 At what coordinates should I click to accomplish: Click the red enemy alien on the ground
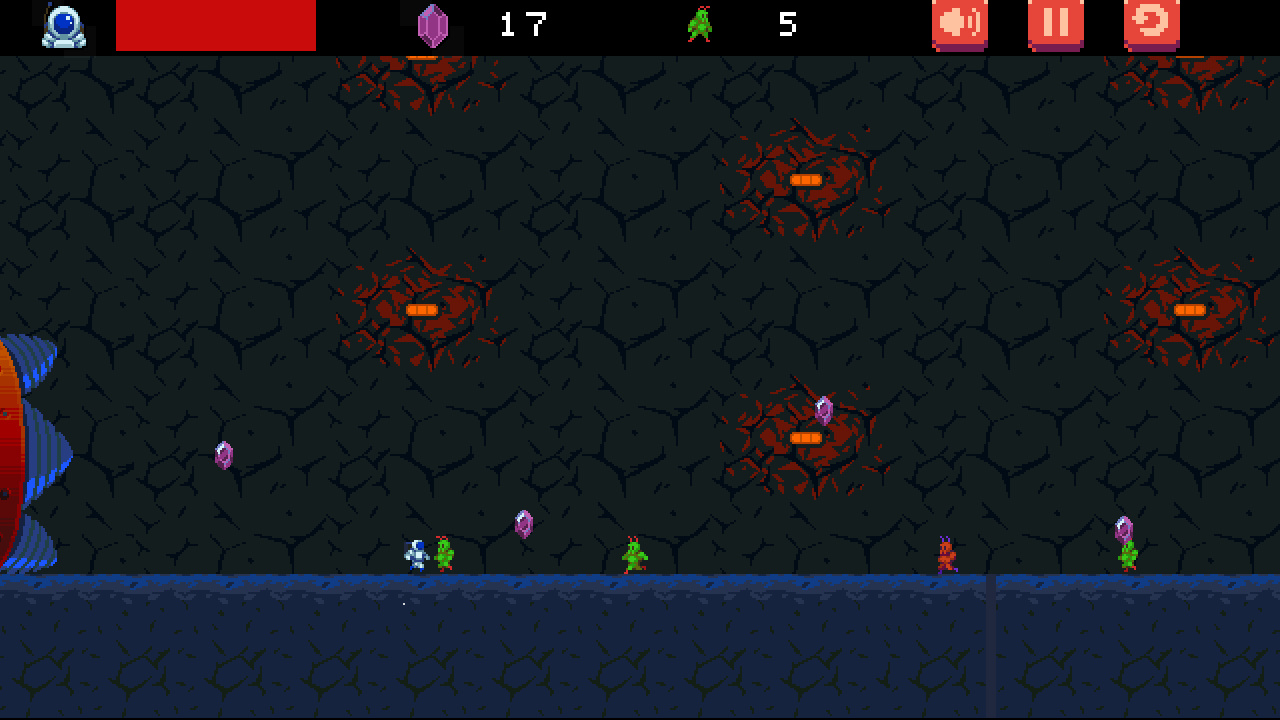tap(946, 554)
